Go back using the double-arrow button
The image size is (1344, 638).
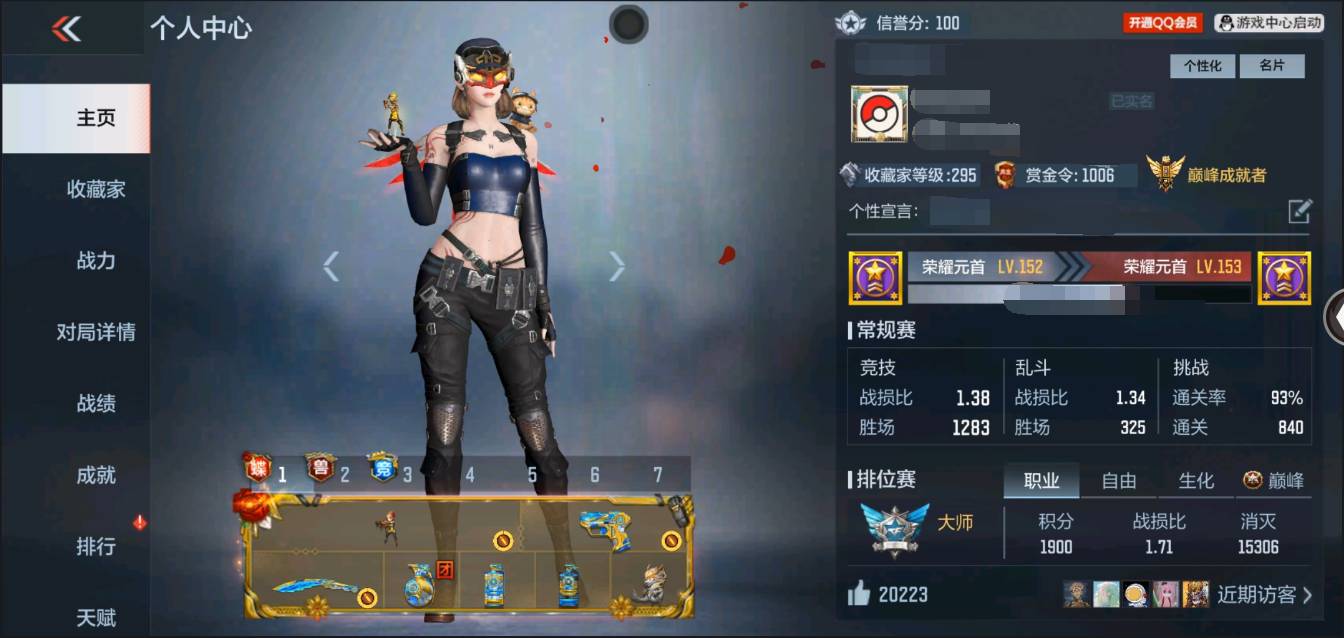point(66,29)
